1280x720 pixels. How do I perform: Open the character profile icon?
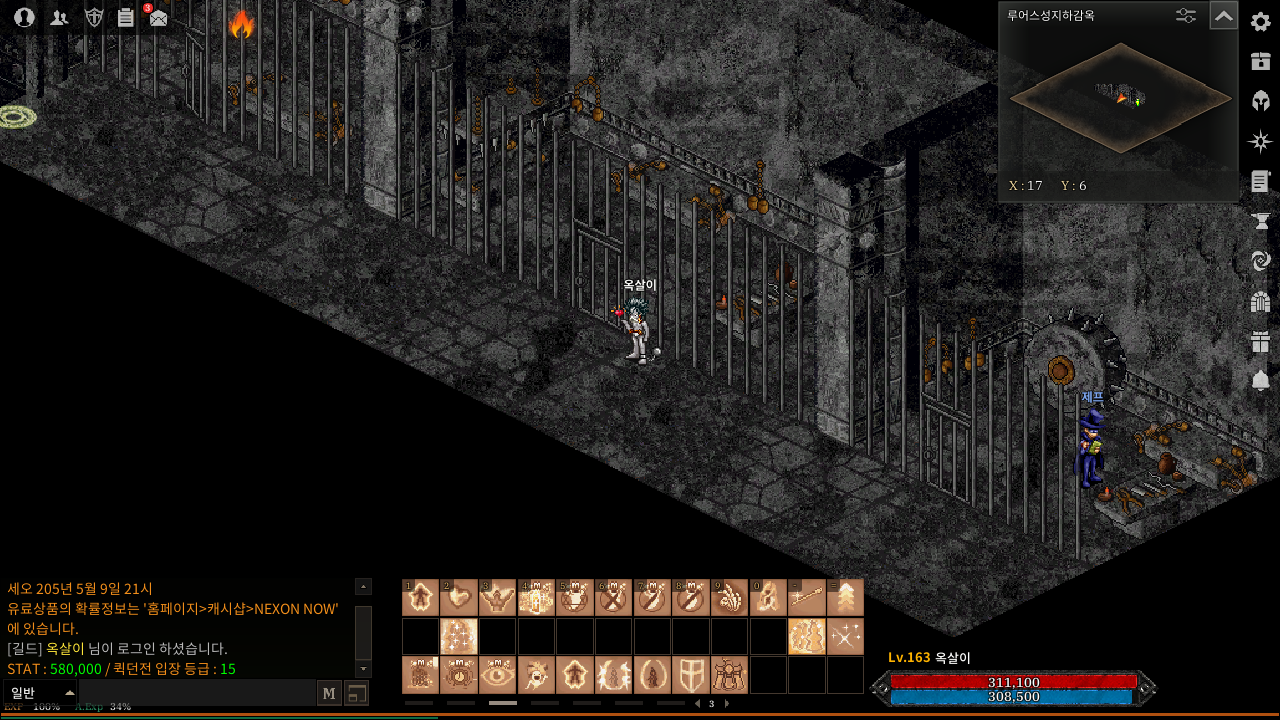point(24,17)
